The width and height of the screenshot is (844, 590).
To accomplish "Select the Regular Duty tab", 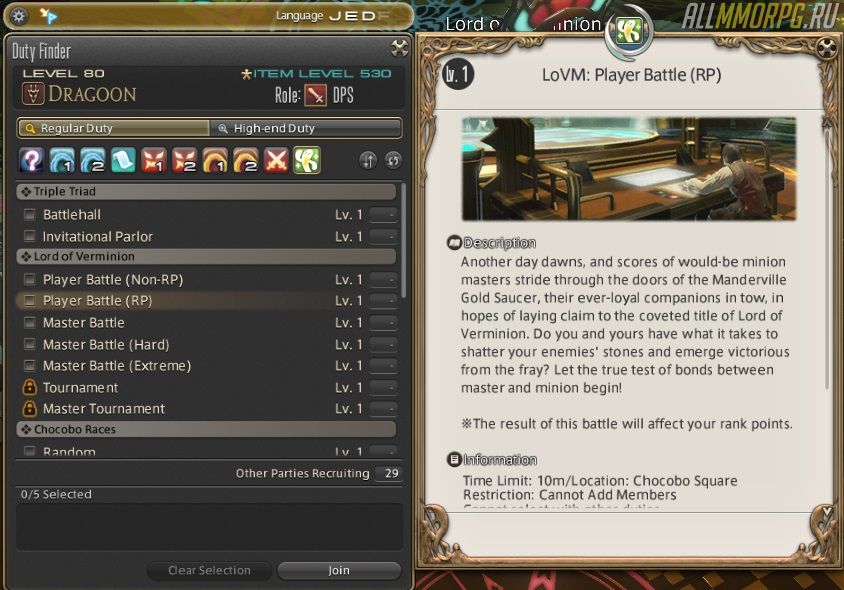I will (x=113, y=128).
